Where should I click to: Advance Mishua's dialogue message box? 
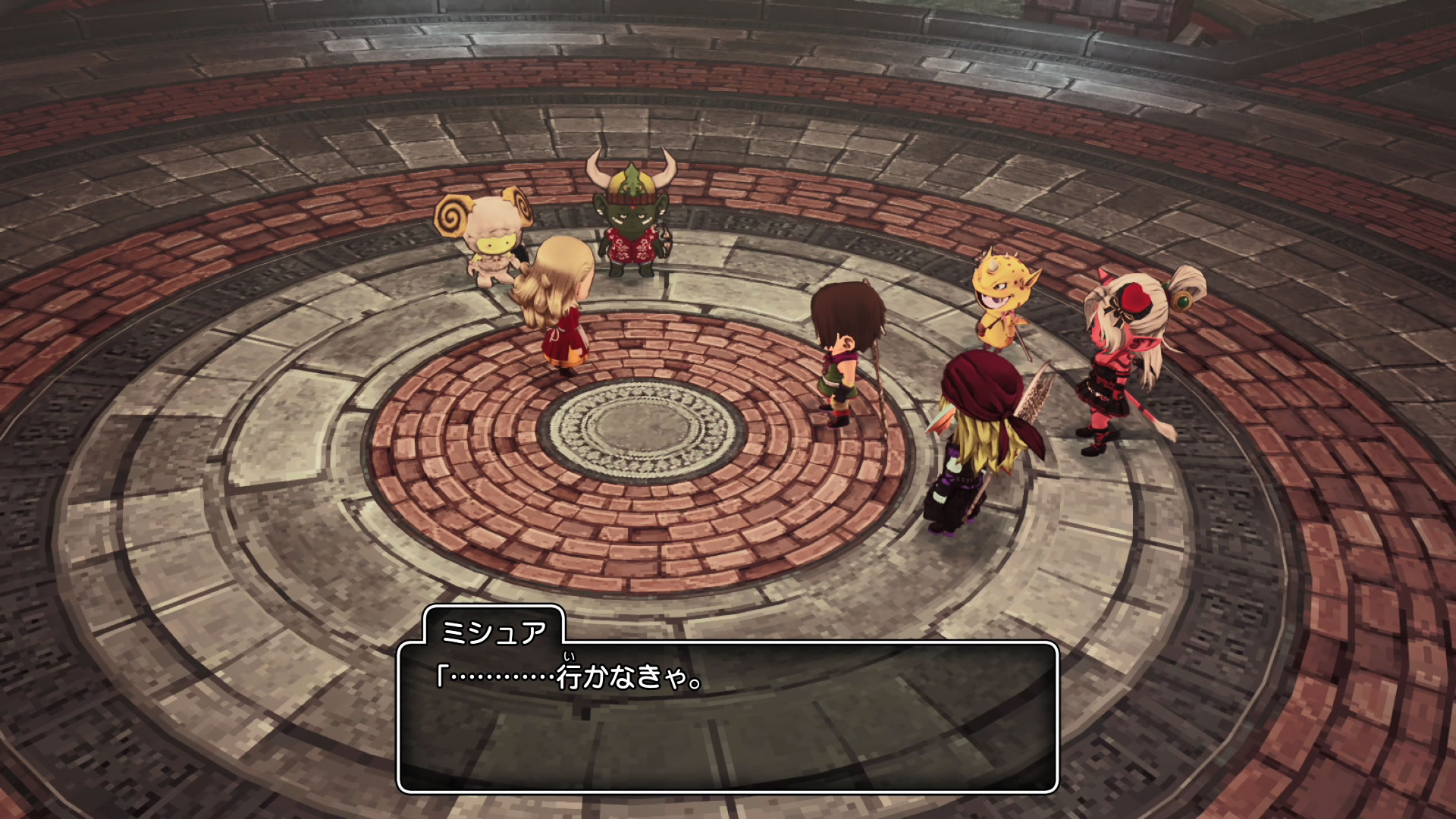point(726,717)
